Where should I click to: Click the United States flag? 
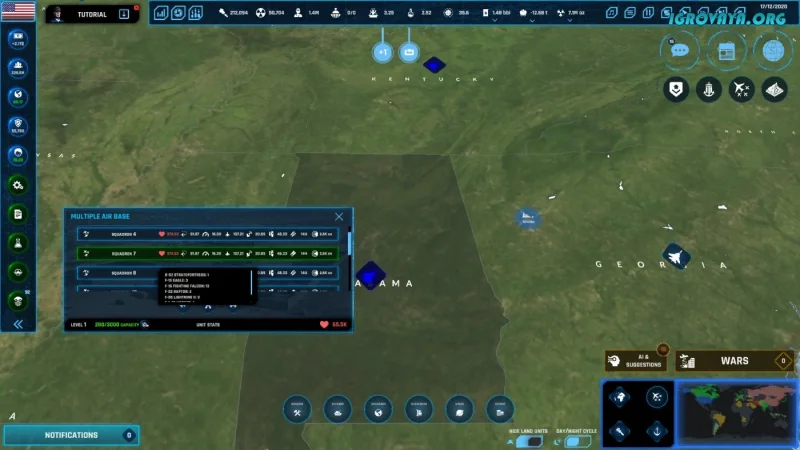18,12
